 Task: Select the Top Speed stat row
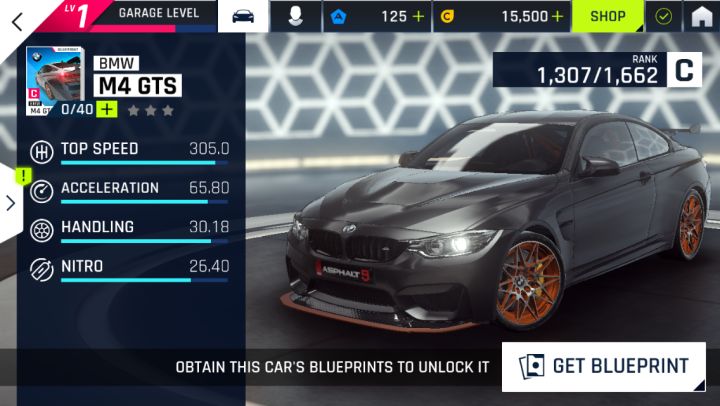(130, 151)
